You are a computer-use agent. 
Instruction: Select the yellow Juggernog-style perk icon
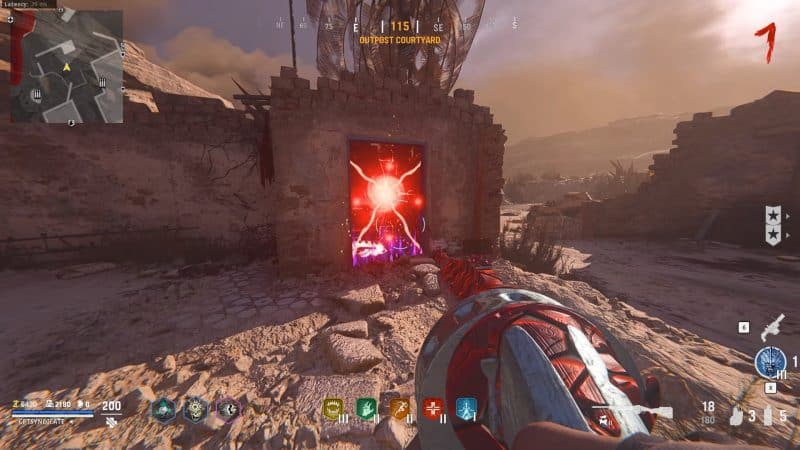point(334,408)
